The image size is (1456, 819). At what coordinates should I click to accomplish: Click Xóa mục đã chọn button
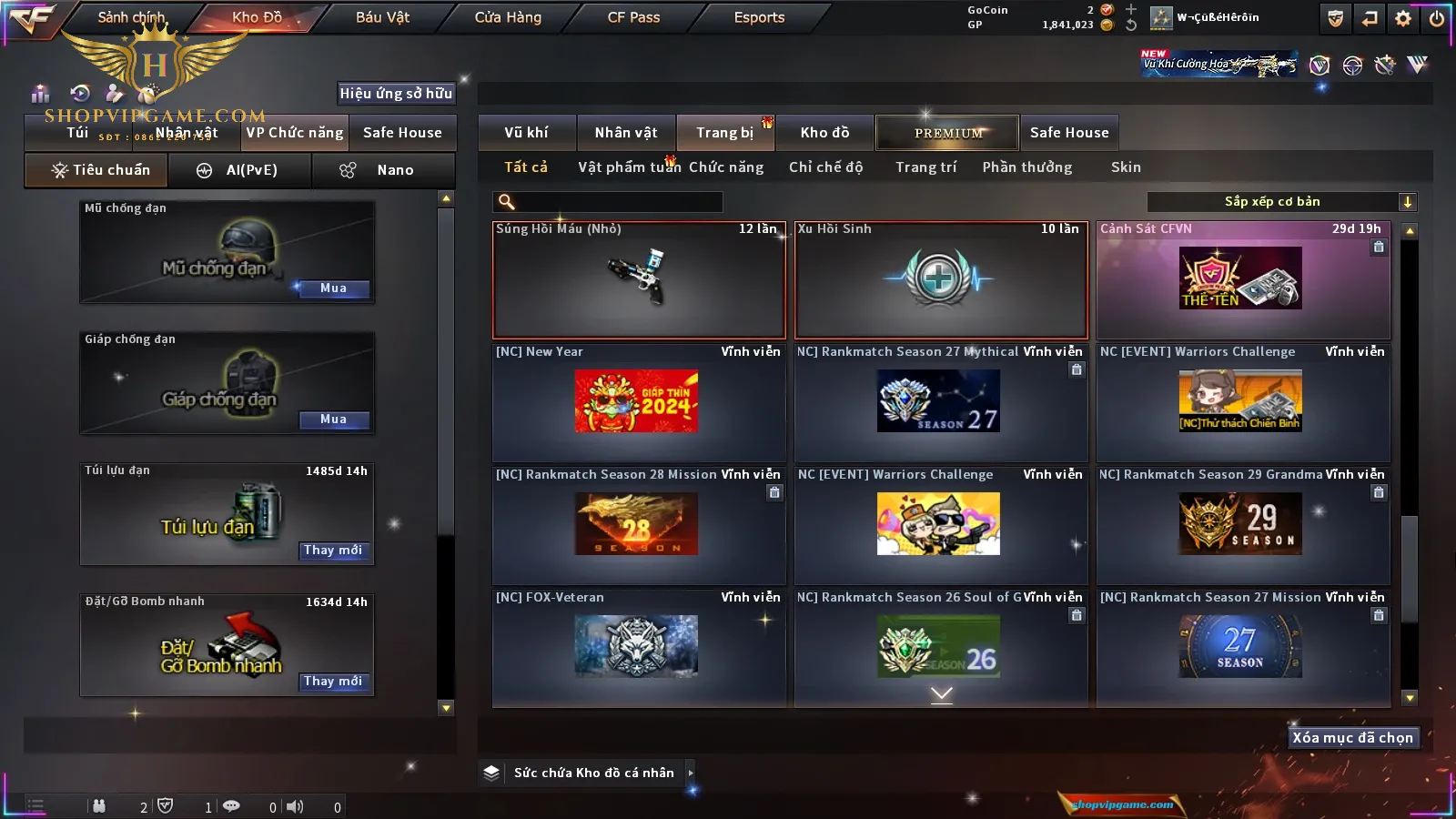[x=1352, y=738]
